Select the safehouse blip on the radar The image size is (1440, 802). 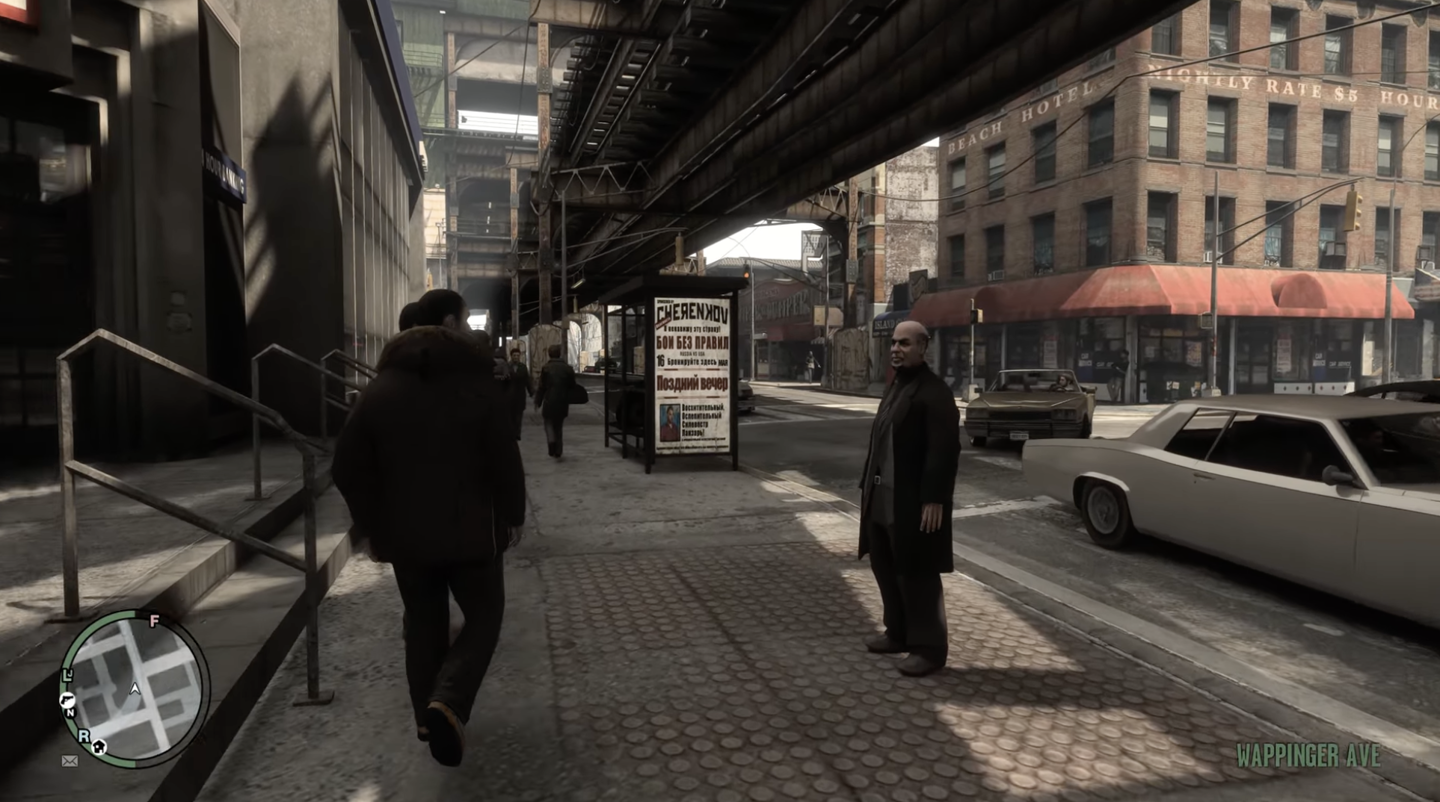coord(99,747)
